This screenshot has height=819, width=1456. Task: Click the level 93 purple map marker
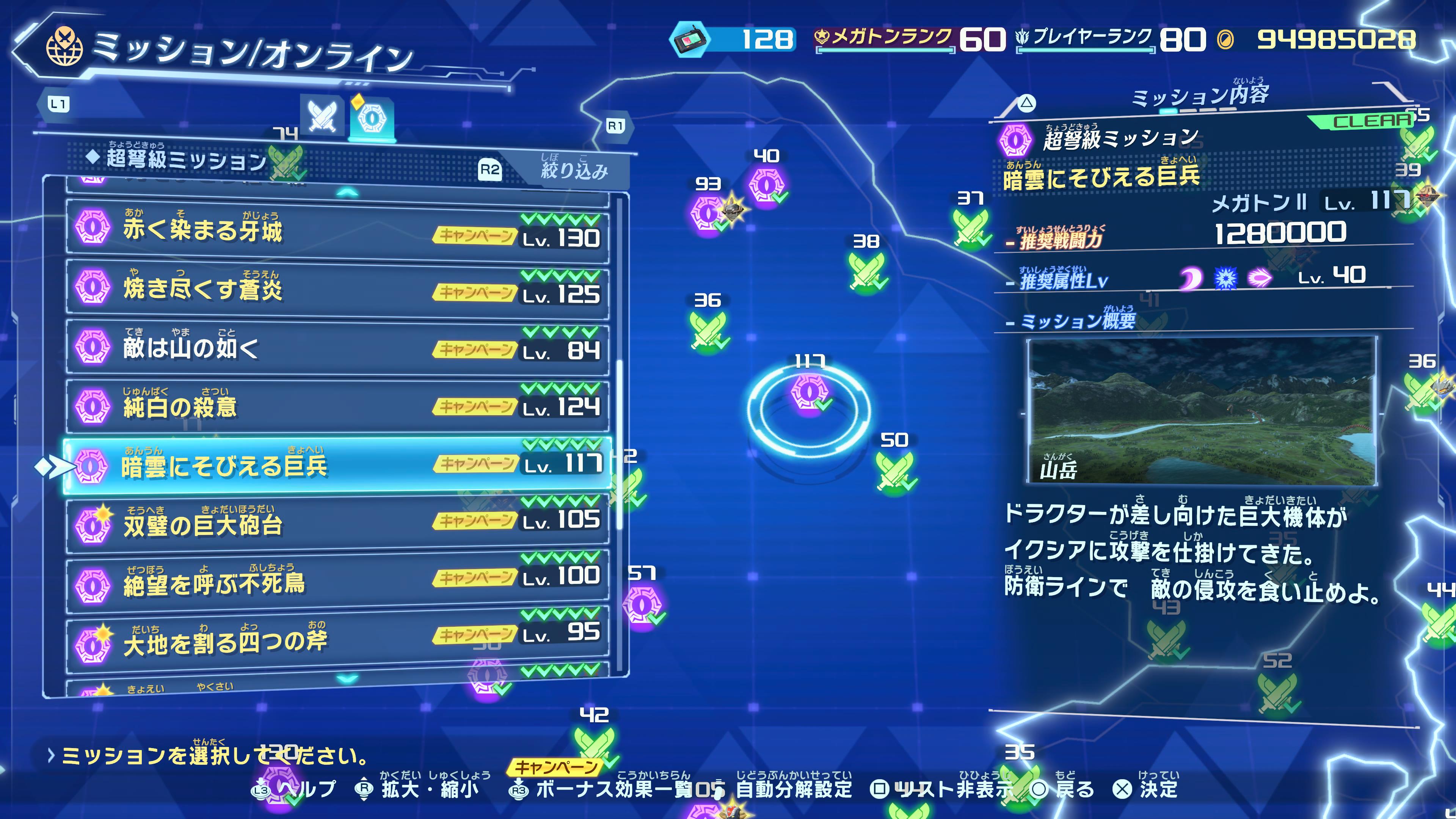click(708, 213)
